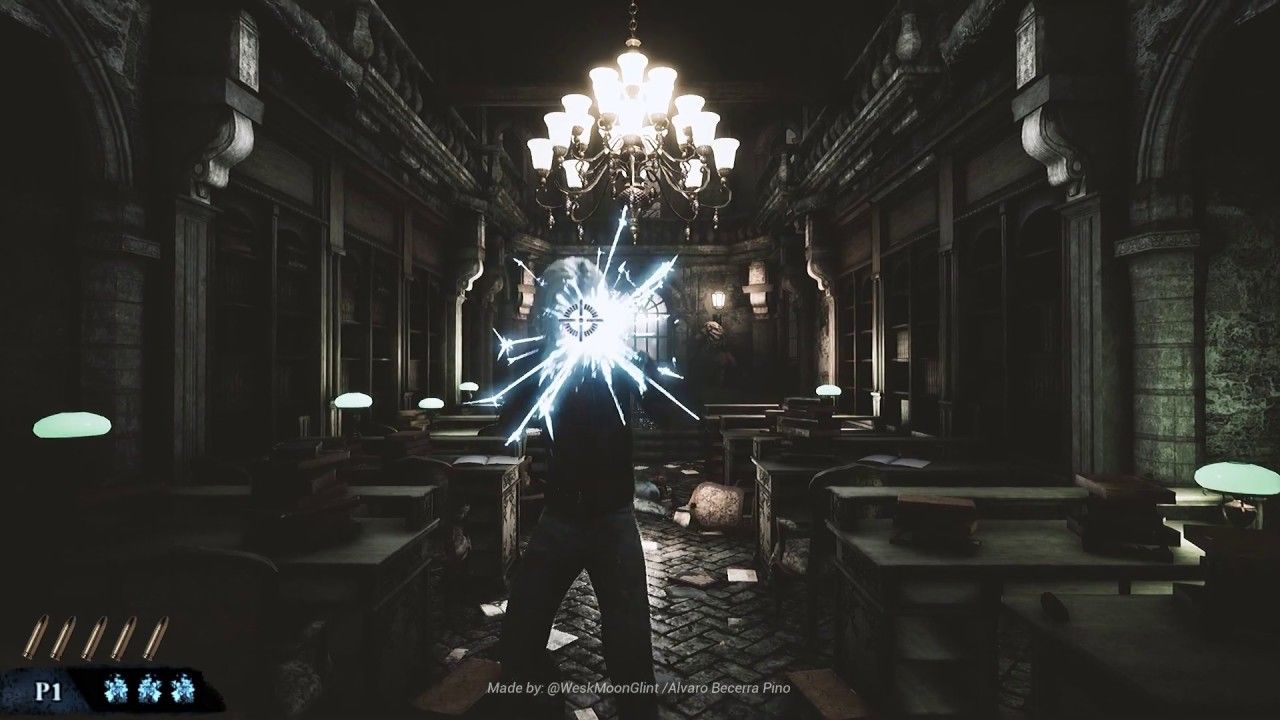Click the last bullet in the ammo row

coord(156,637)
